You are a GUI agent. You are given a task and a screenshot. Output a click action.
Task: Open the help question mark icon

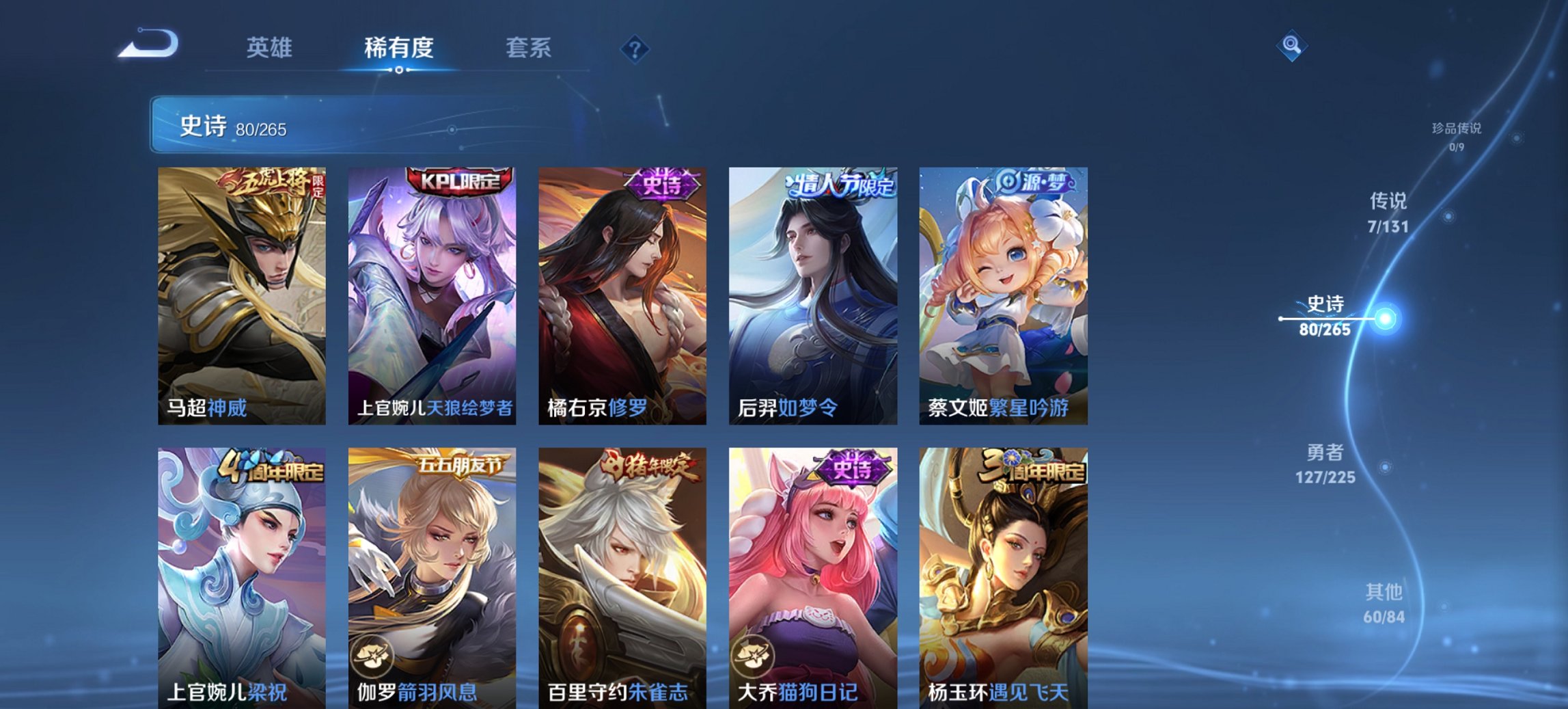pyautogui.click(x=635, y=49)
